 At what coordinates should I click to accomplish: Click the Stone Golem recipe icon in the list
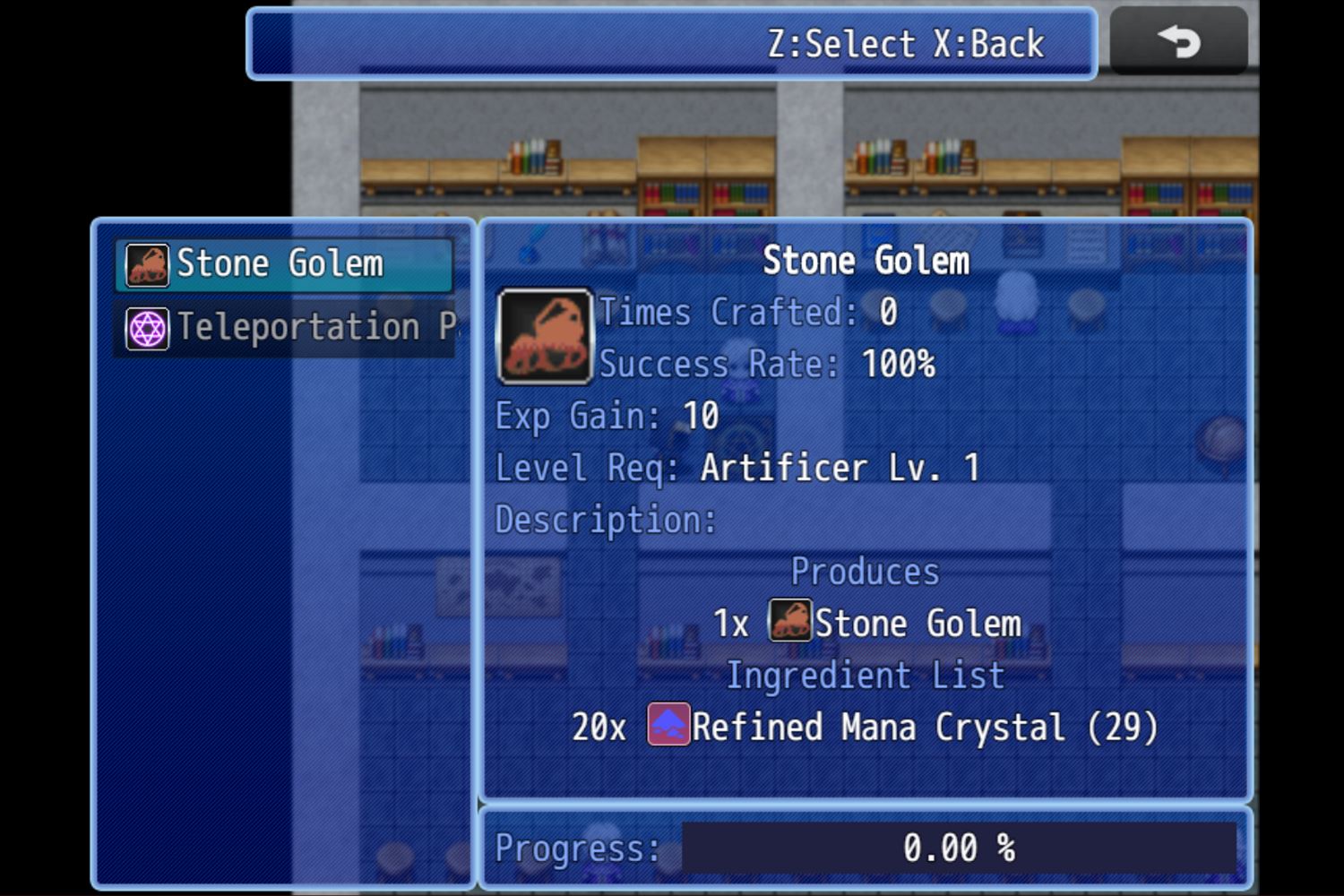tap(145, 263)
